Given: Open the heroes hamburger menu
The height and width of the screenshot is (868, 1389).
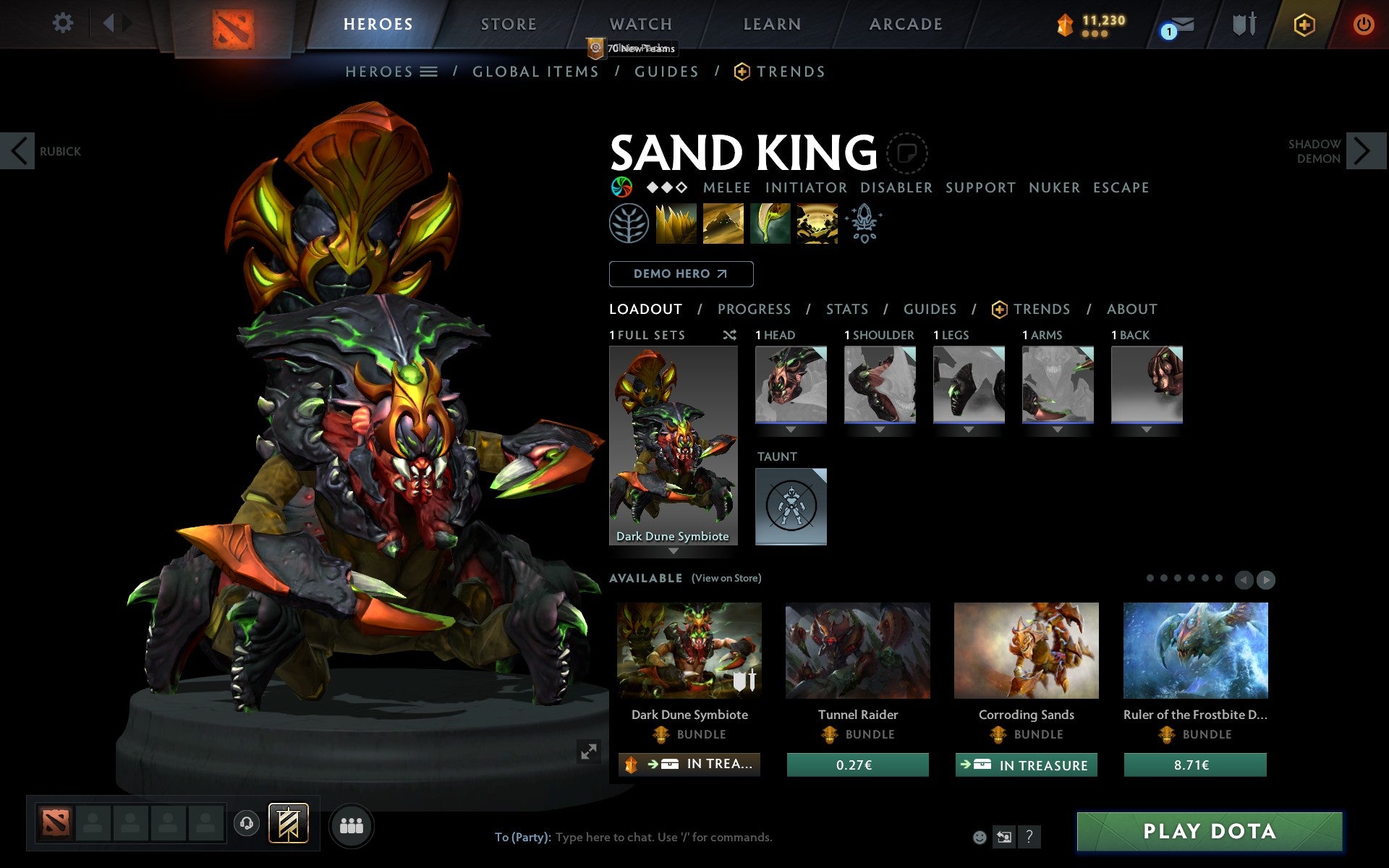Looking at the screenshot, I should point(429,72).
